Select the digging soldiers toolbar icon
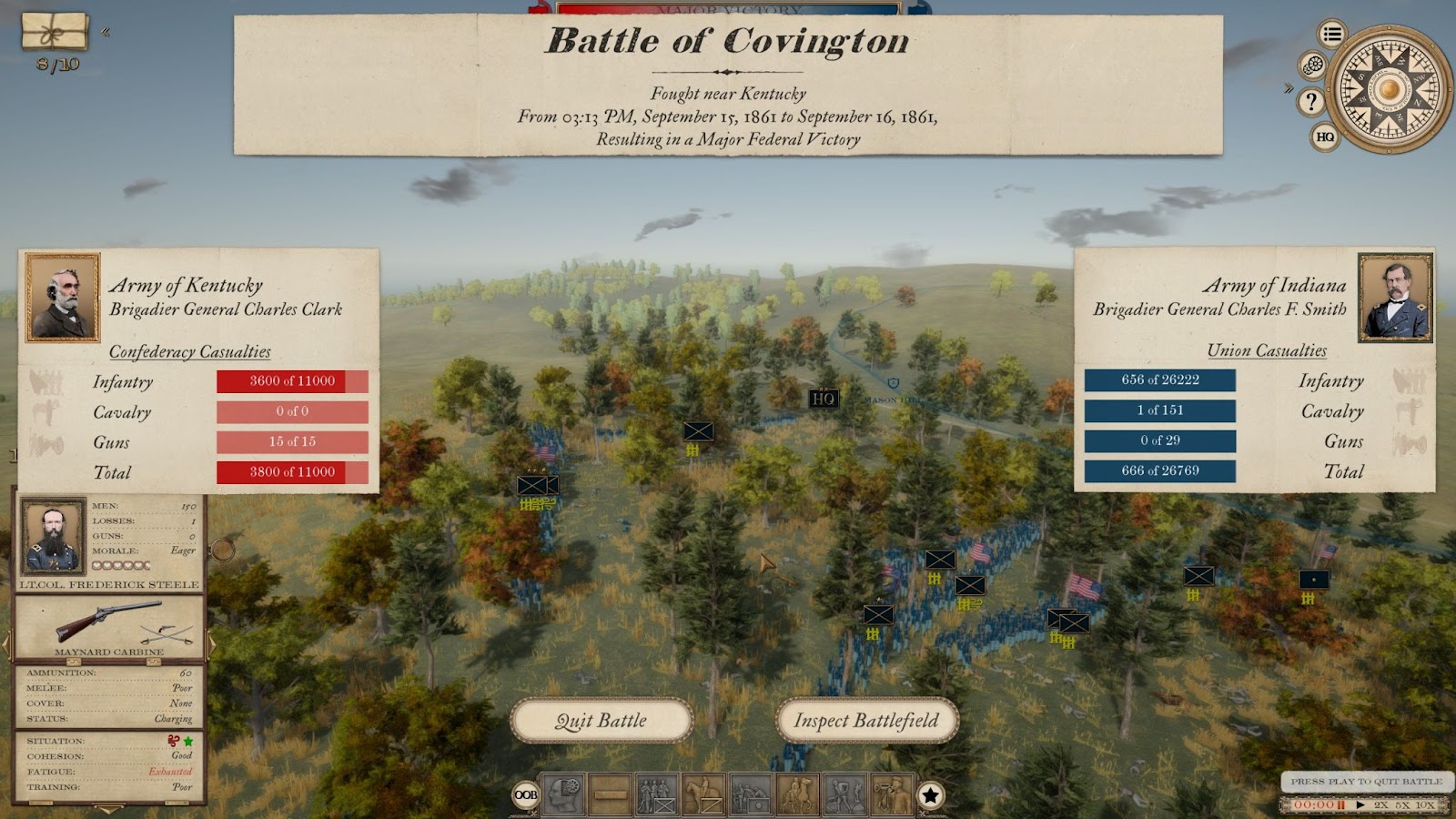The image size is (1456, 819). [844, 794]
